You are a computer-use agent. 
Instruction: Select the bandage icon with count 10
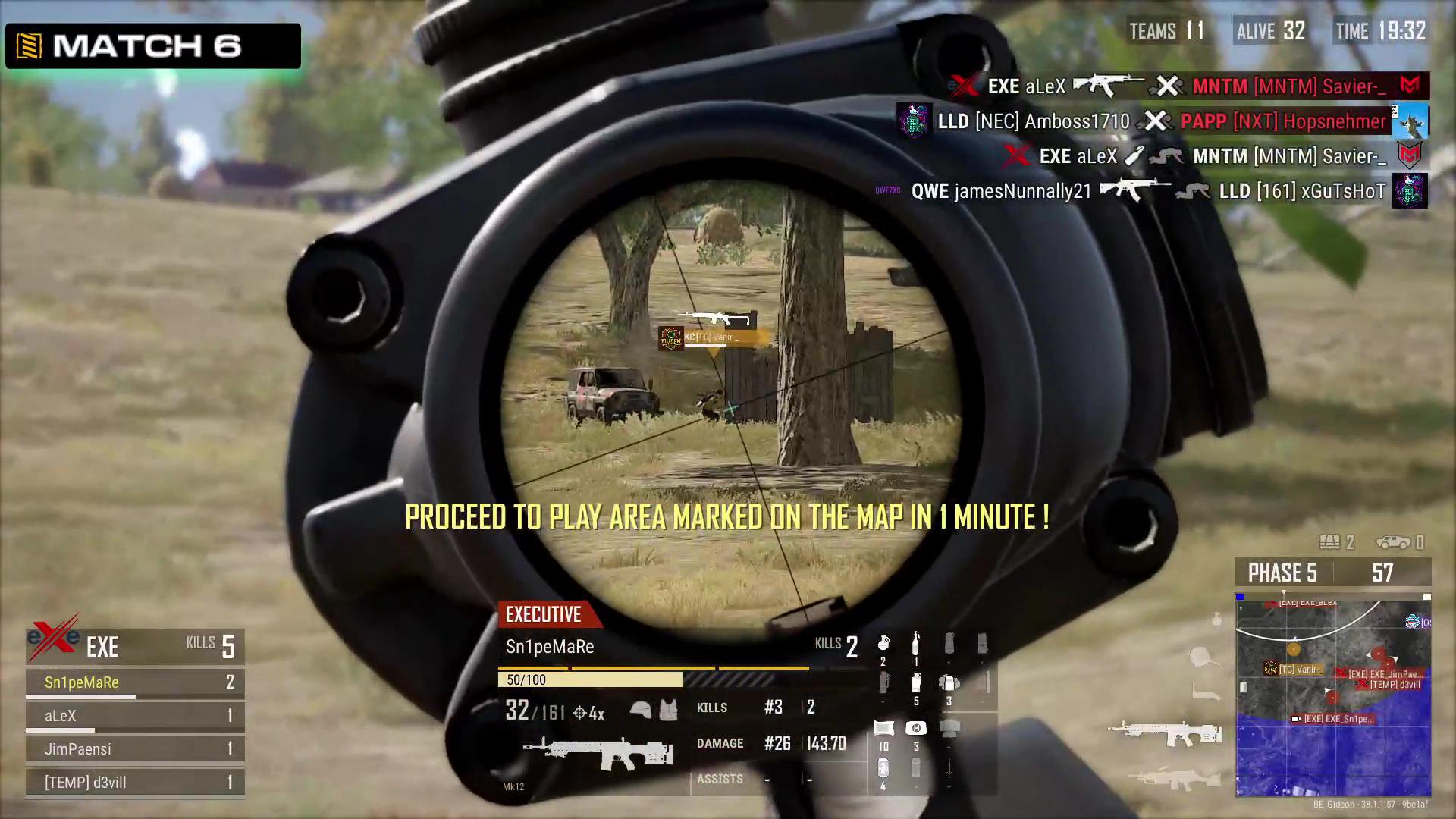(x=883, y=729)
